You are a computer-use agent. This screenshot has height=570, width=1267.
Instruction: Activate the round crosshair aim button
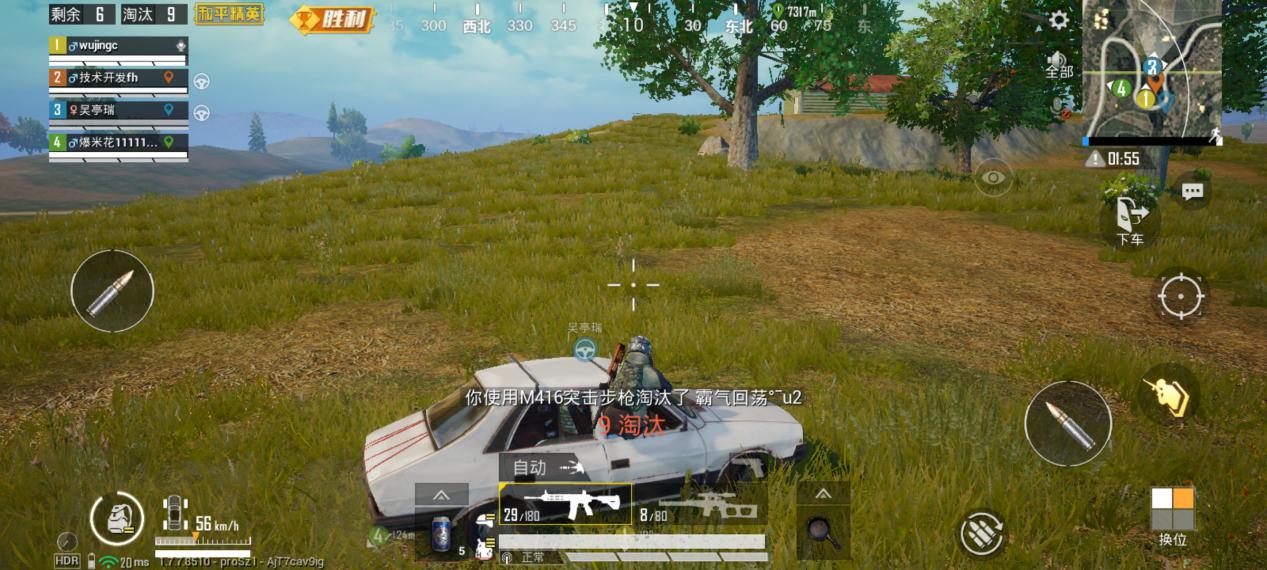1180,297
